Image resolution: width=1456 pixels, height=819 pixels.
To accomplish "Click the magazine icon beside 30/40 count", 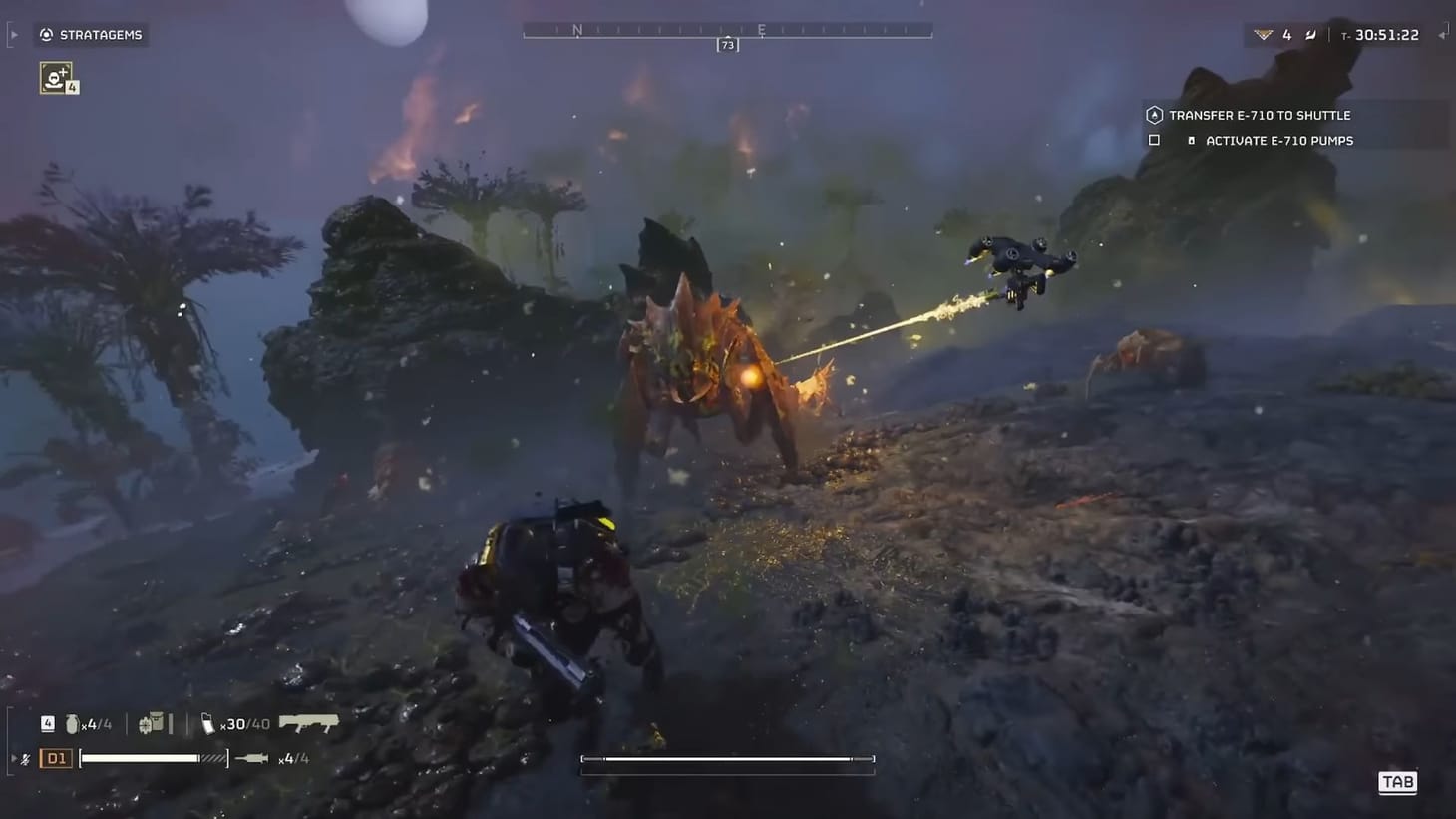I will (209, 724).
